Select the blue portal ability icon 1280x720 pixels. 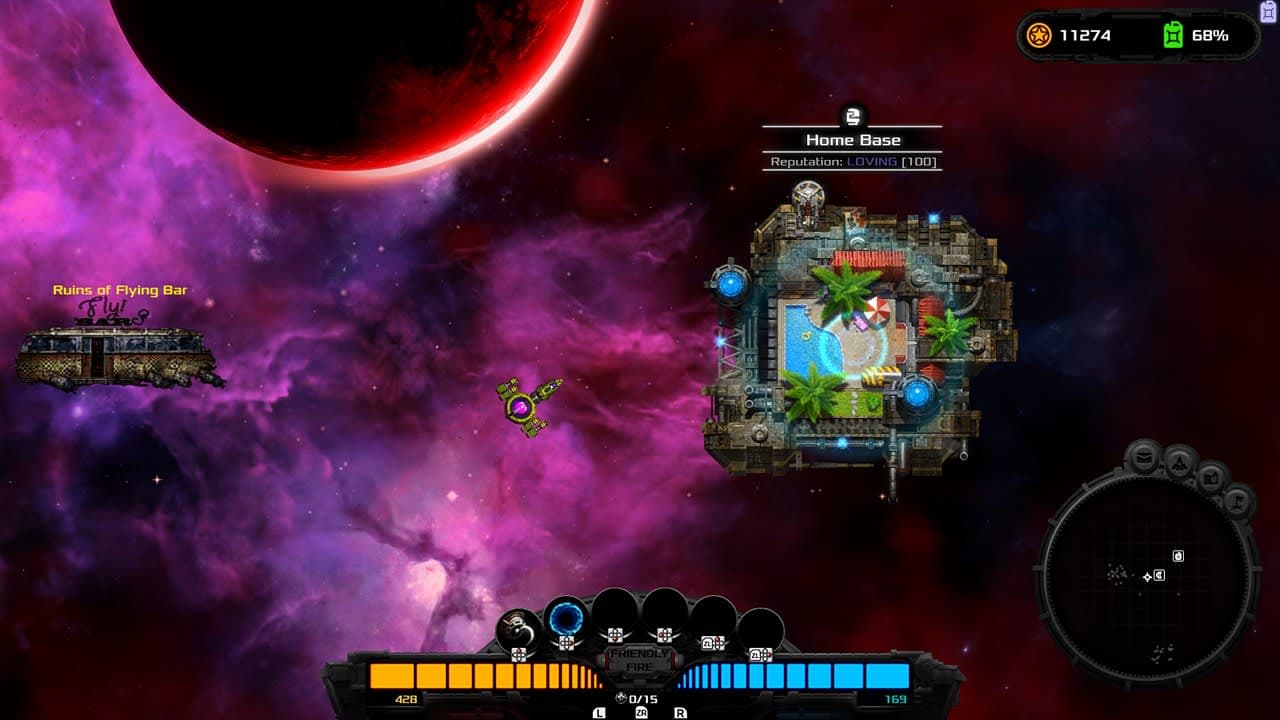click(x=565, y=617)
